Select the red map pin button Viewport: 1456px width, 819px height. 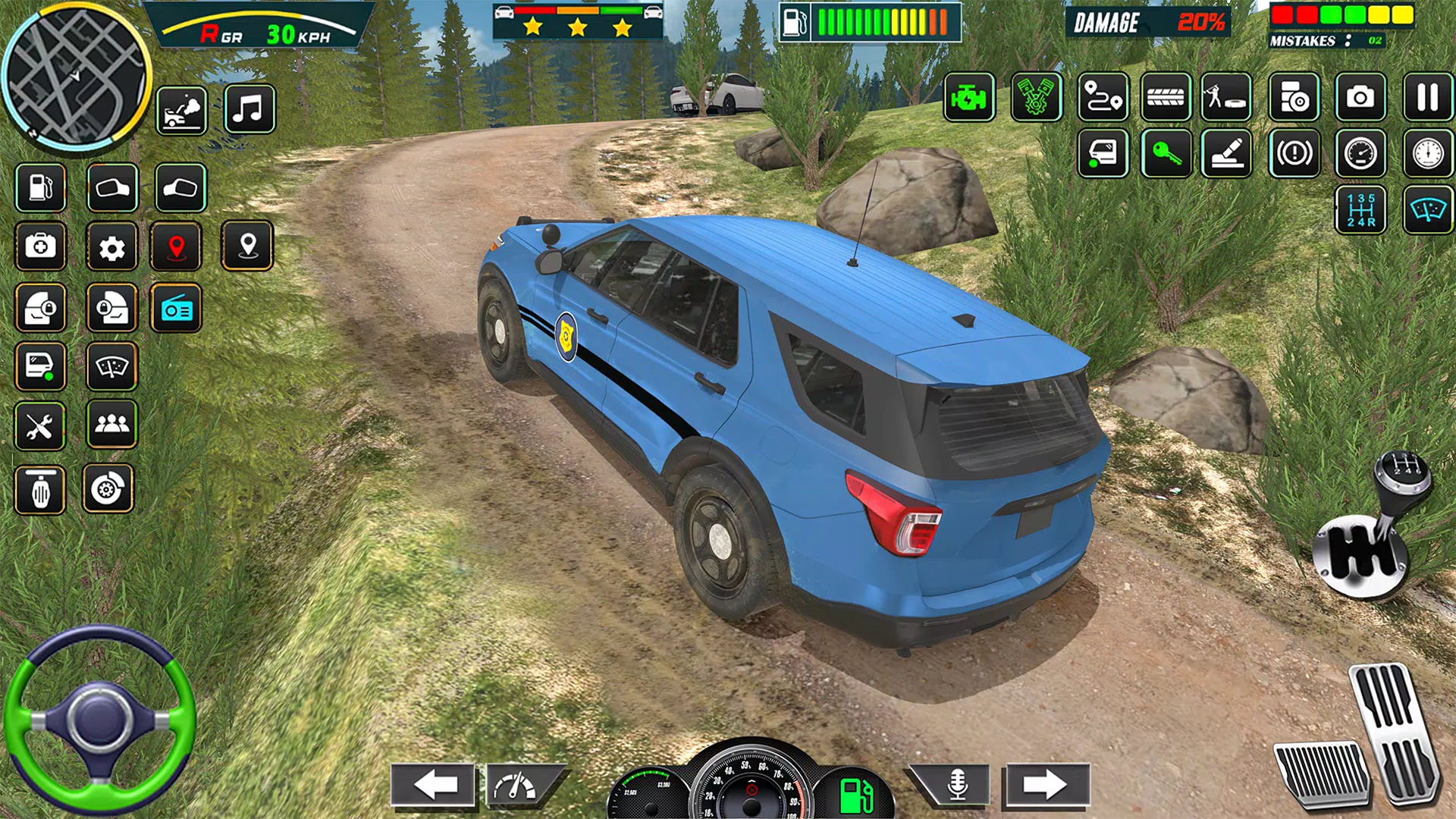(x=176, y=247)
